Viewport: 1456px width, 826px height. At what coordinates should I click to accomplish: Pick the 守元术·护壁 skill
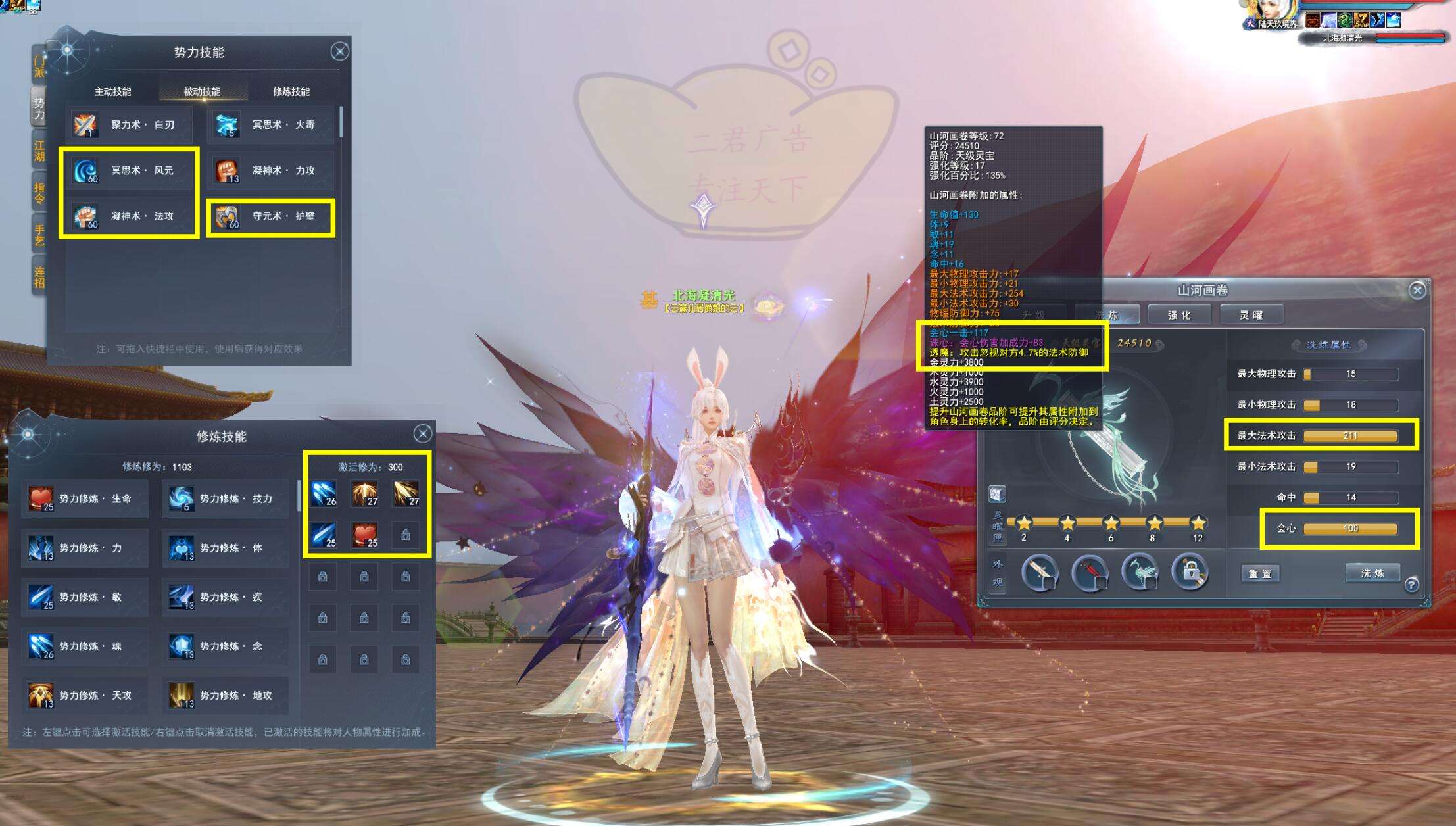[x=270, y=216]
